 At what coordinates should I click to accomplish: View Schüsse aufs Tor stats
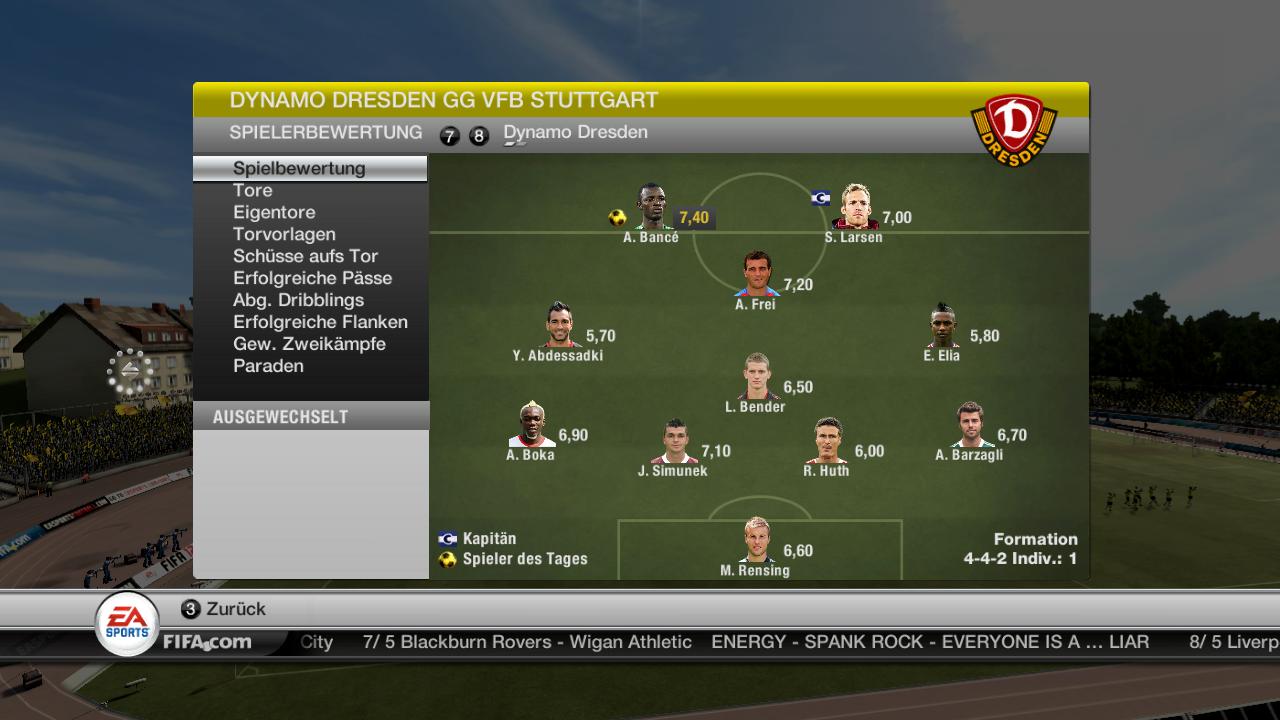click(305, 256)
